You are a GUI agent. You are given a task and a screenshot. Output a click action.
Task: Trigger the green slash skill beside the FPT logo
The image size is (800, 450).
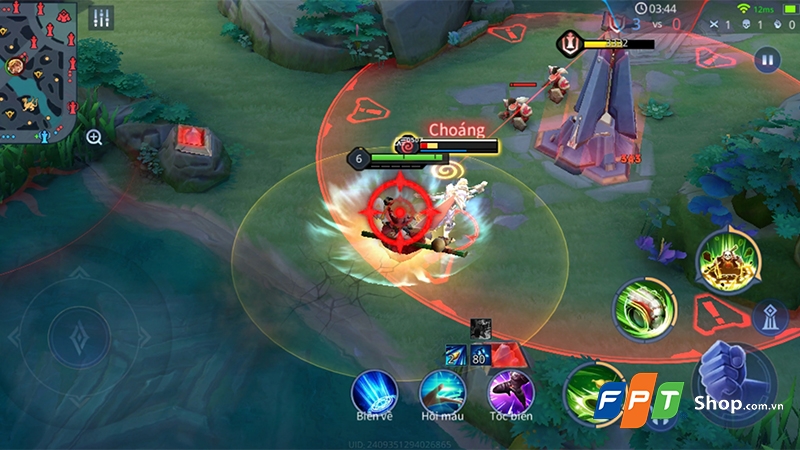[x=587, y=388]
